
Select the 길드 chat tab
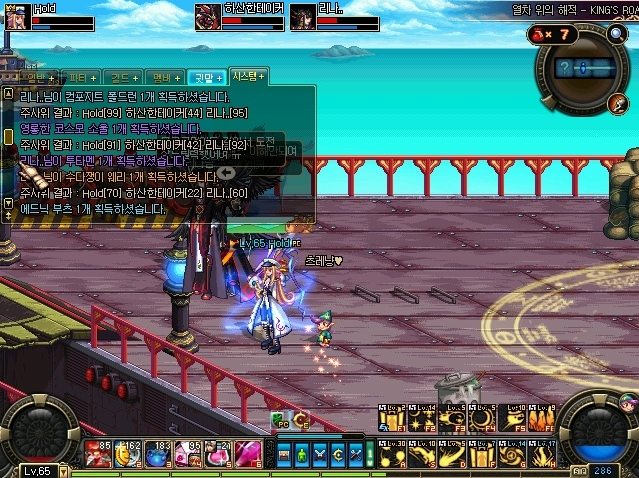120,78
